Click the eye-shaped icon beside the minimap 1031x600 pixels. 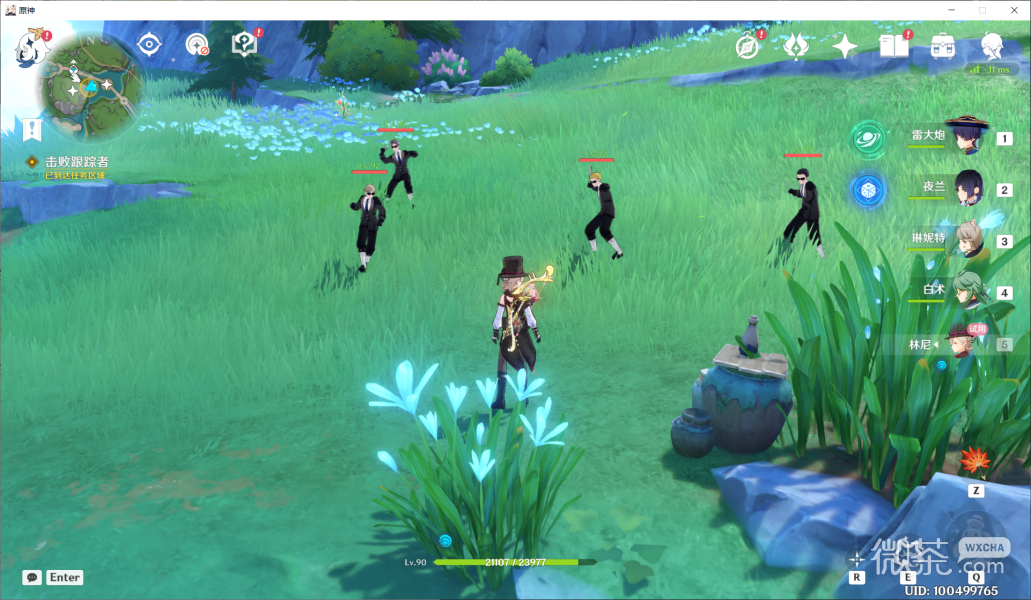(x=149, y=44)
